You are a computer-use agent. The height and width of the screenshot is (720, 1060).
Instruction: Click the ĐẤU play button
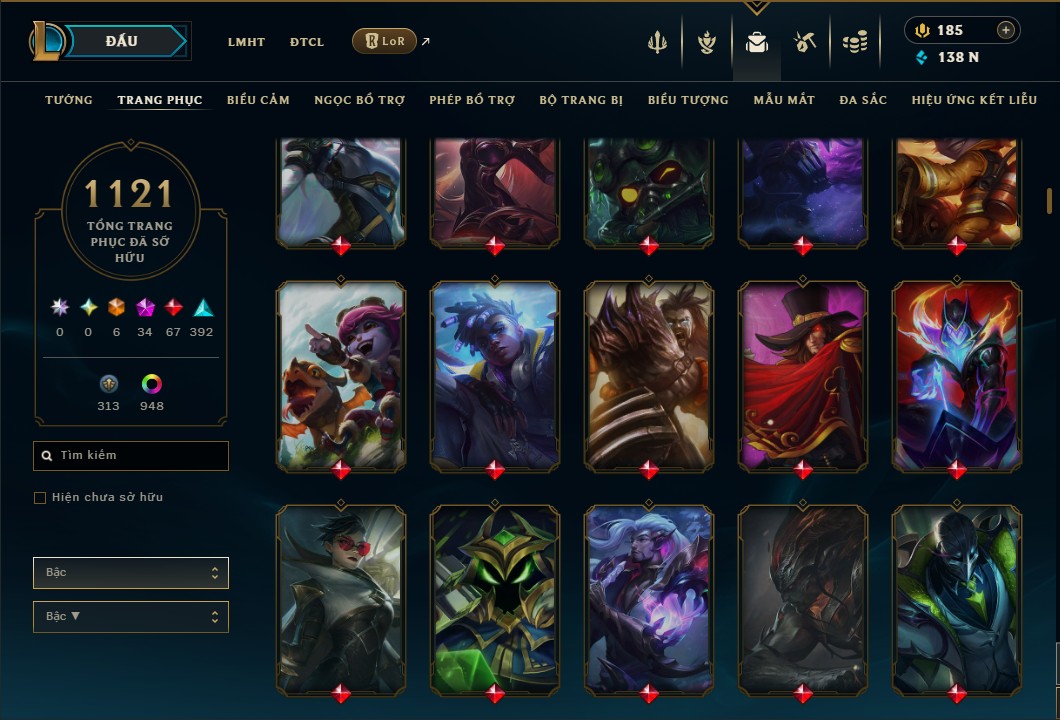[x=122, y=41]
